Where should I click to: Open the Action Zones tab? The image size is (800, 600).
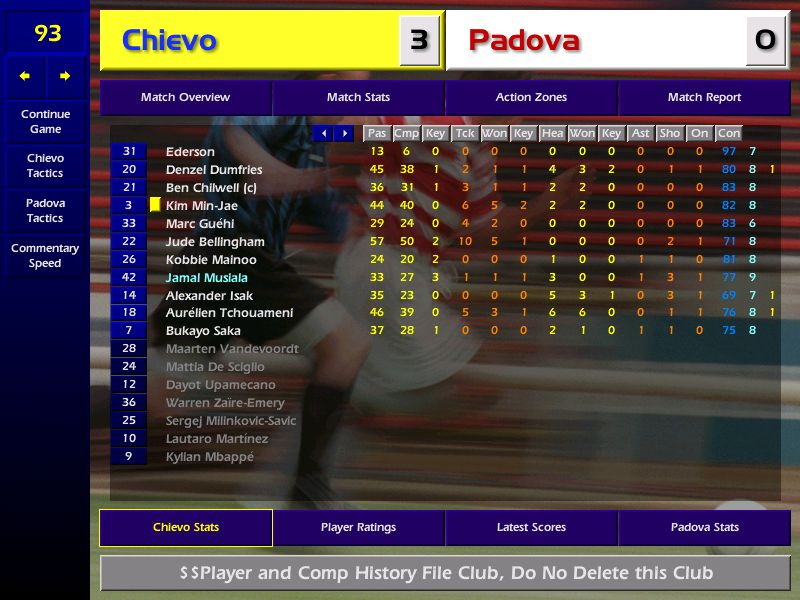point(531,98)
